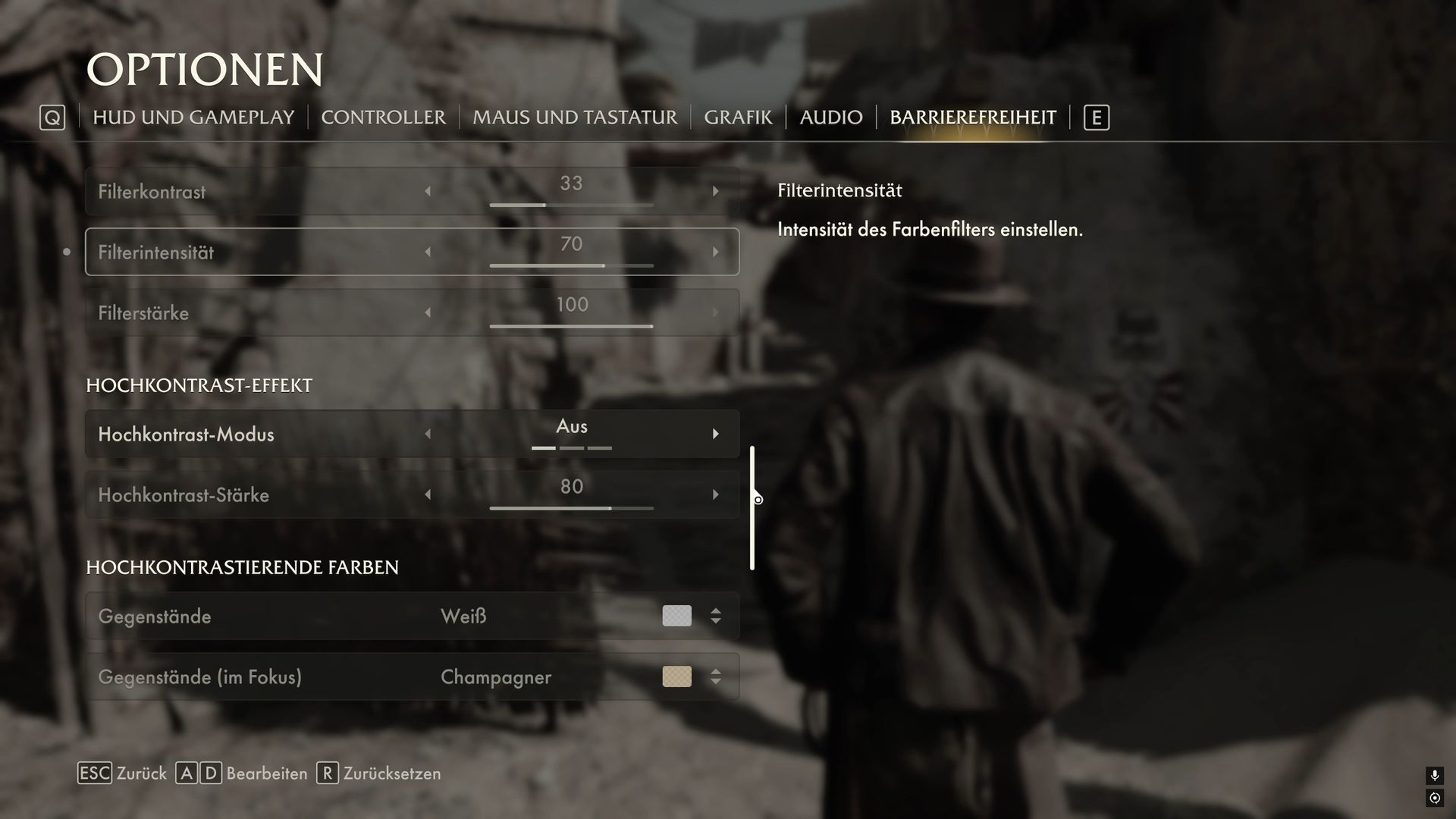The image size is (1456, 819).
Task: Reduce Filterstärke with the left arrow
Action: pyautogui.click(x=428, y=312)
